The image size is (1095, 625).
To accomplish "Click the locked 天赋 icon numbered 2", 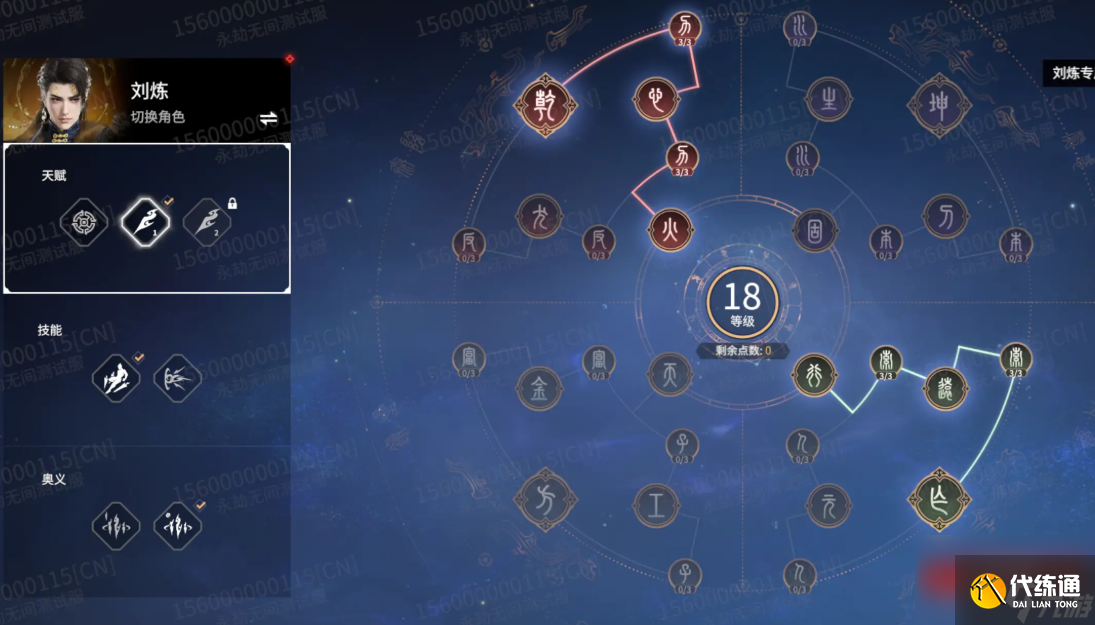I will pyautogui.click(x=207, y=220).
